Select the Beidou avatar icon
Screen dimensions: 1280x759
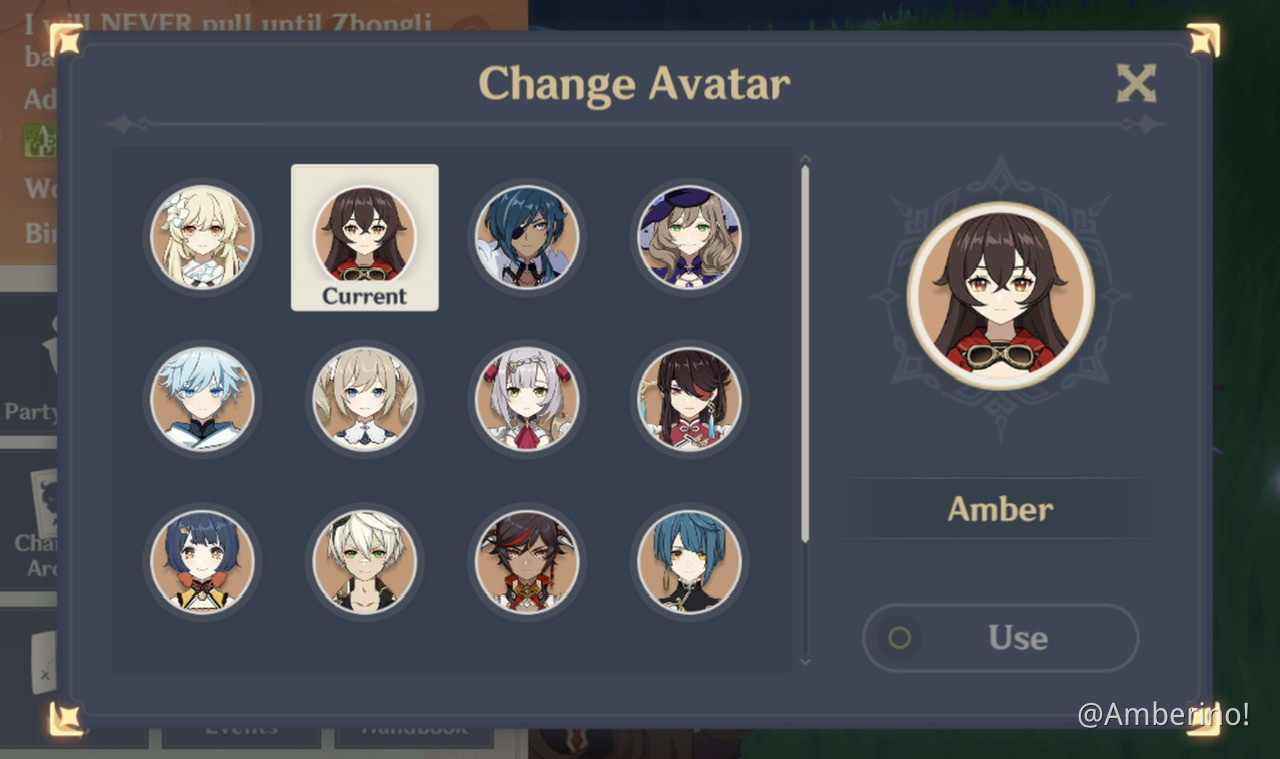689,399
